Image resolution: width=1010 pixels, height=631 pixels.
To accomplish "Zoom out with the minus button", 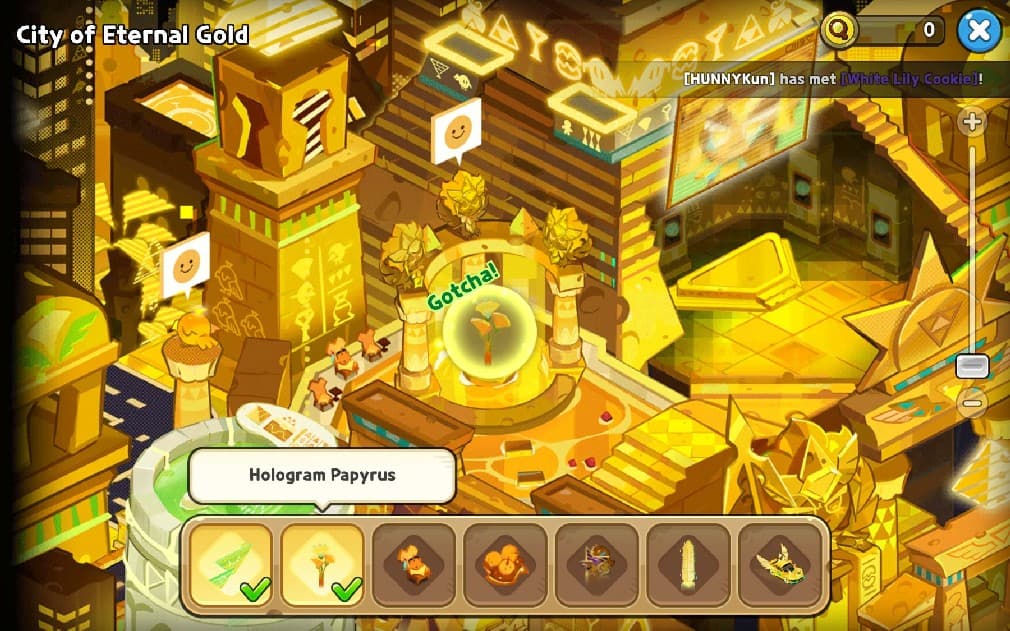I will (x=971, y=404).
